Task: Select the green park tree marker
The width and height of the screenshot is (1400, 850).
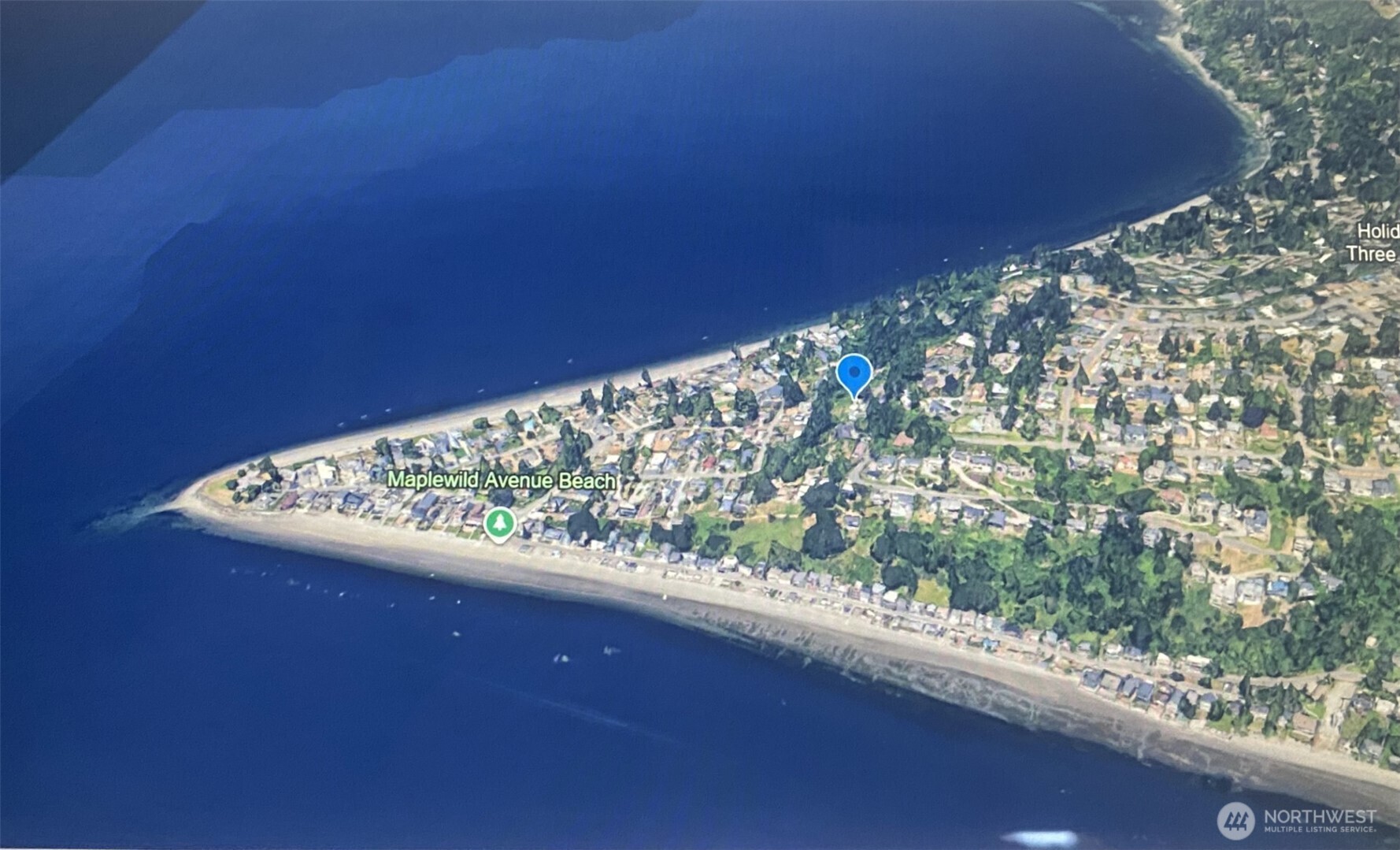Action: tap(499, 524)
